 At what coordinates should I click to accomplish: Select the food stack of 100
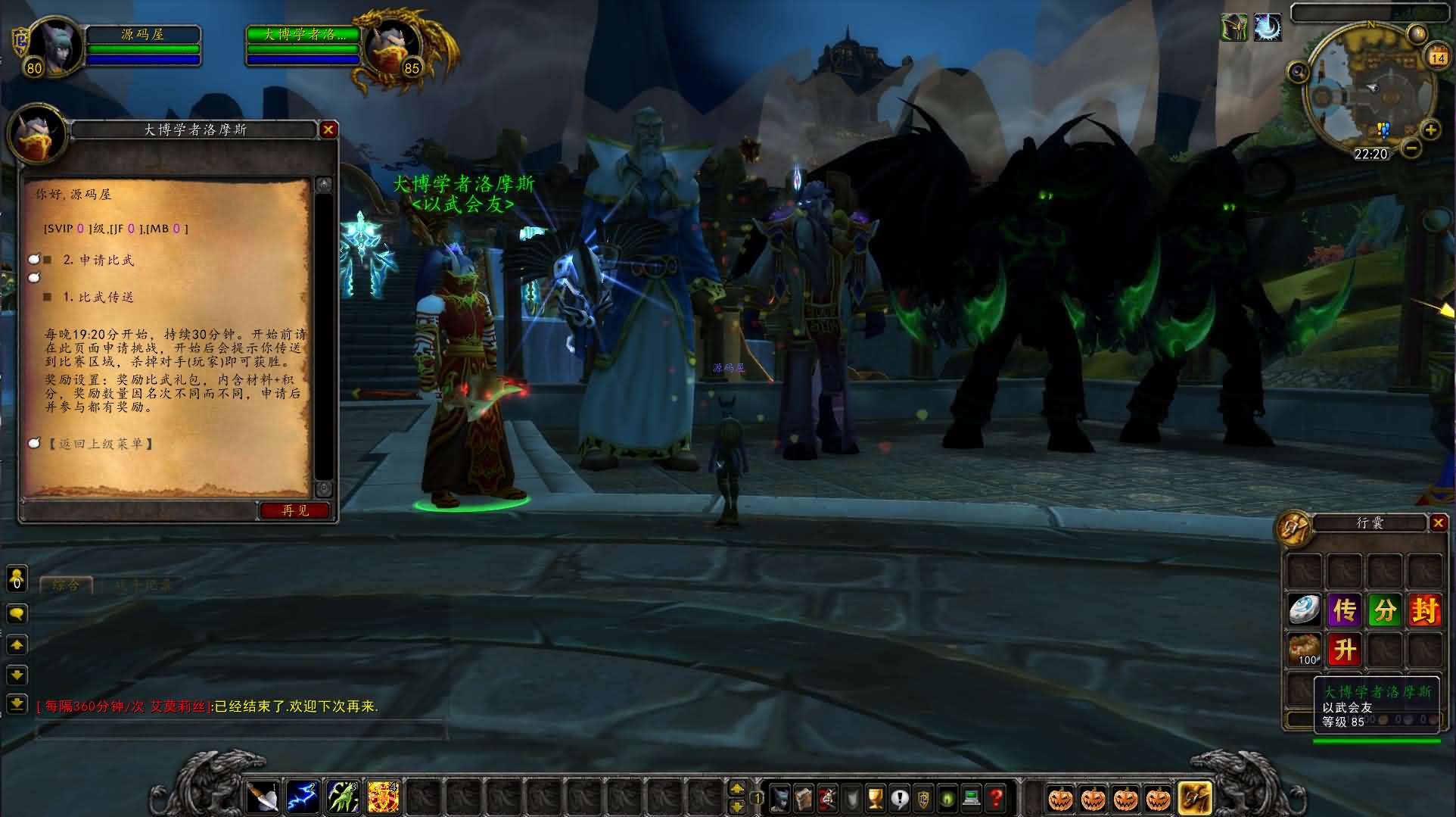[1305, 650]
